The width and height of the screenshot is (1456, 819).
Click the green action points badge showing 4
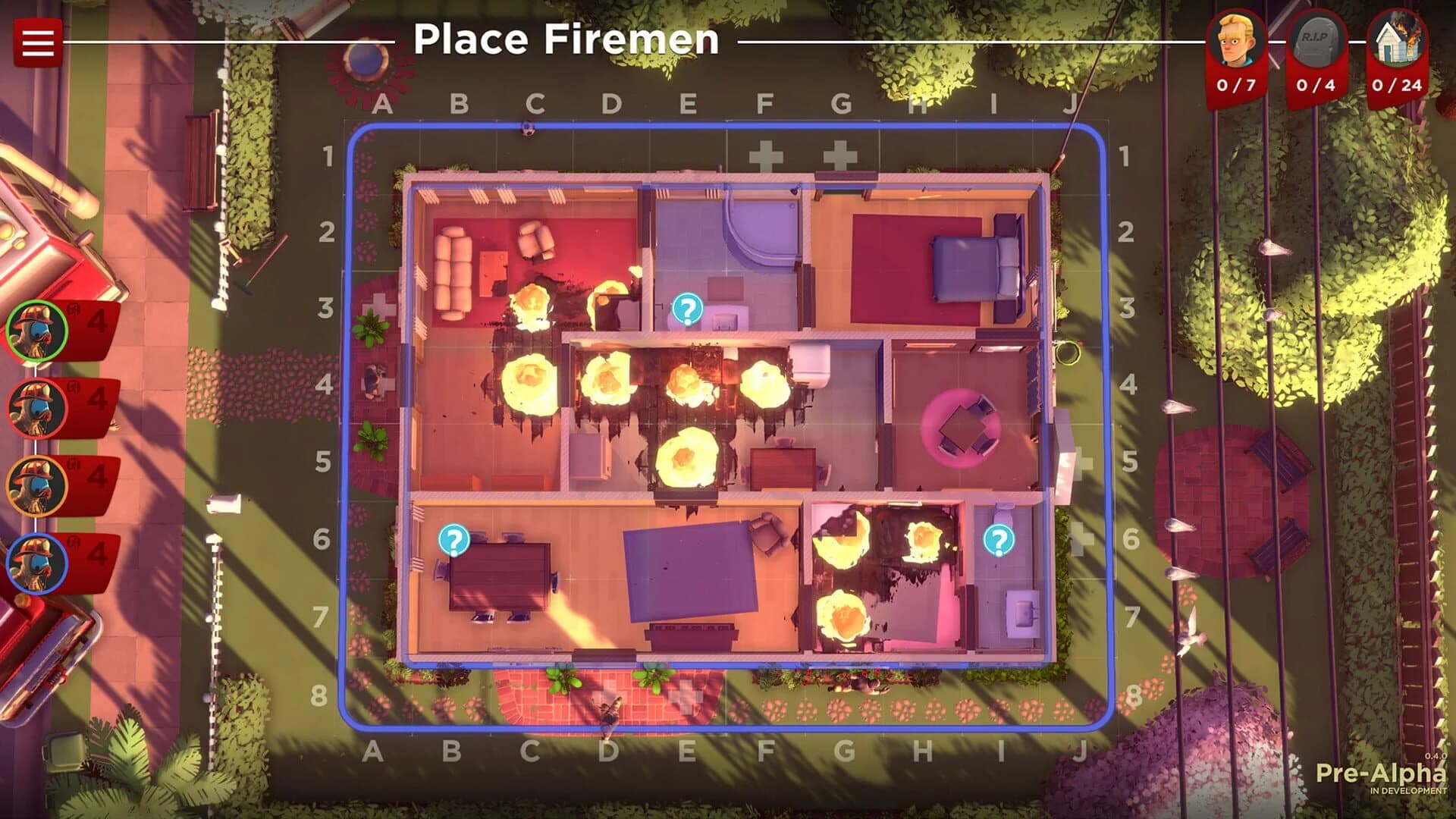[97, 322]
